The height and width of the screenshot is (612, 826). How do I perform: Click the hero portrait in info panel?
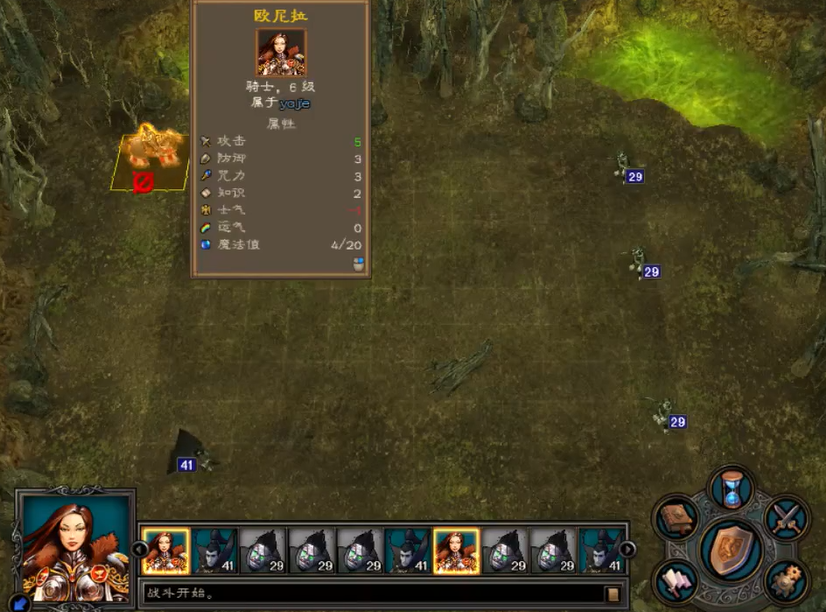[281, 53]
